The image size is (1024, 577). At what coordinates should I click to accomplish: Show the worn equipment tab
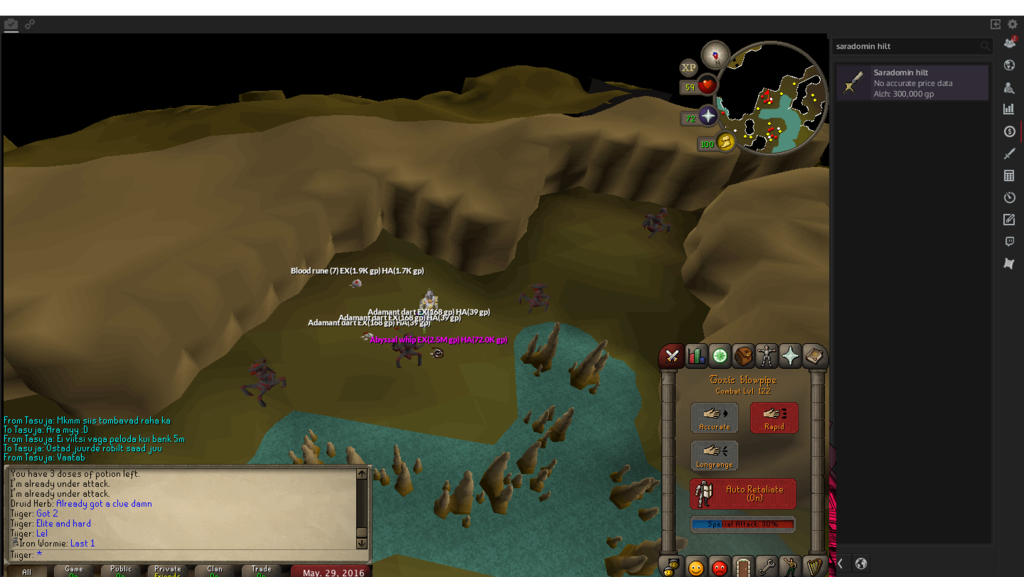click(767, 356)
